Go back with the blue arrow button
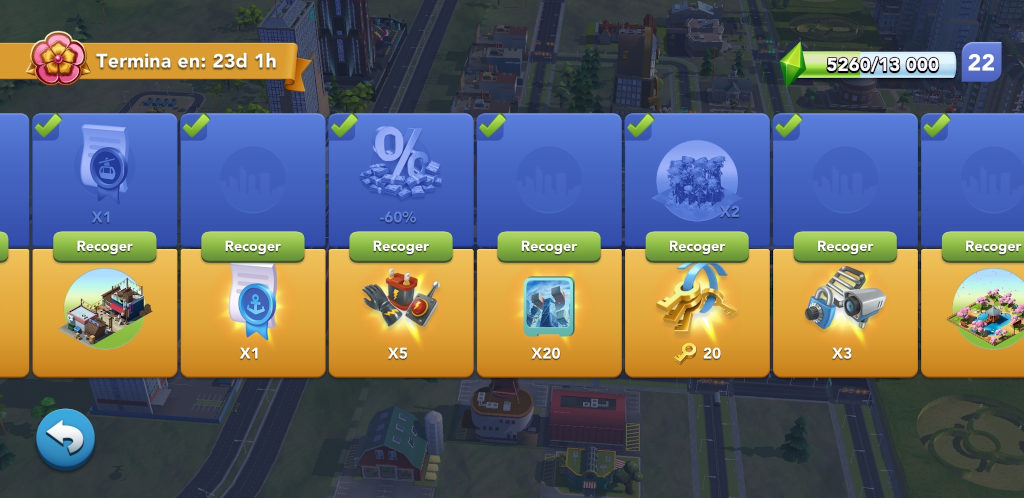 click(x=66, y=438)
